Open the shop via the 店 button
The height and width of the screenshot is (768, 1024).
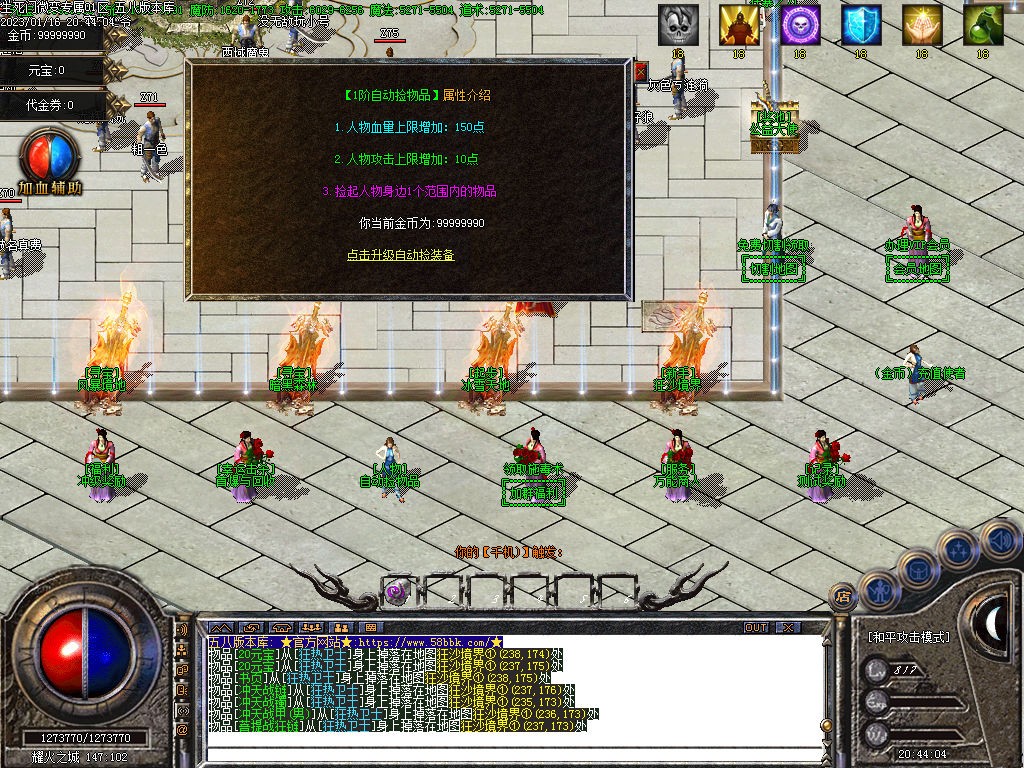[843, 597]
